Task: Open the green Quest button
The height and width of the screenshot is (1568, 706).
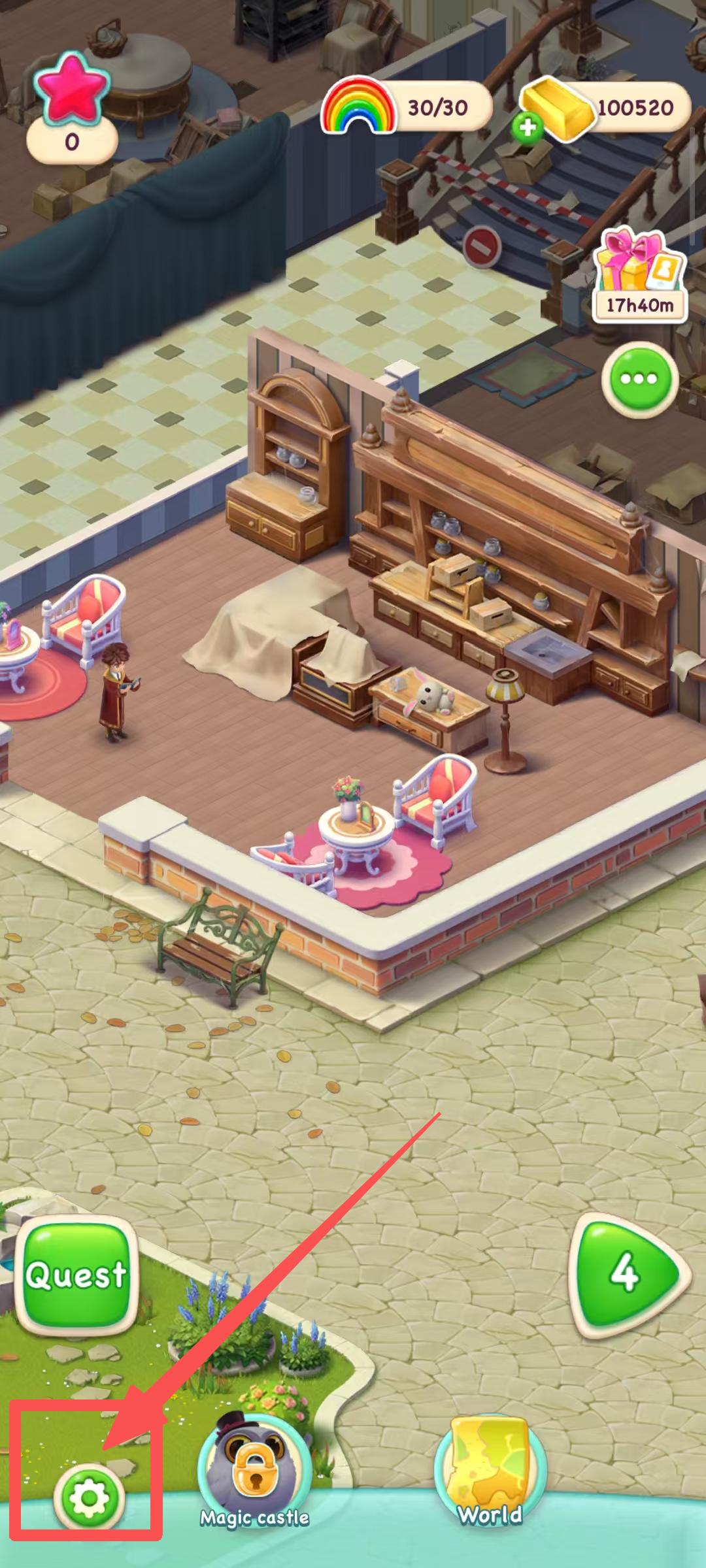Action: [76, 1275]
